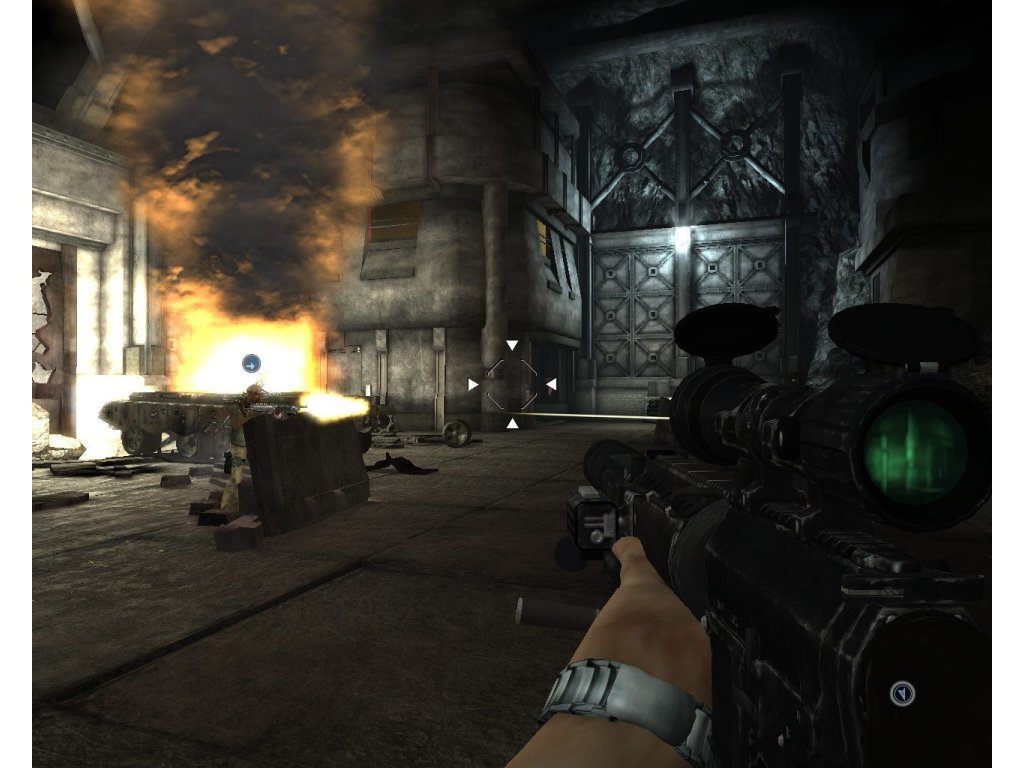
Task: Click the circular compass arrow indicator
Action: [902, 692]
